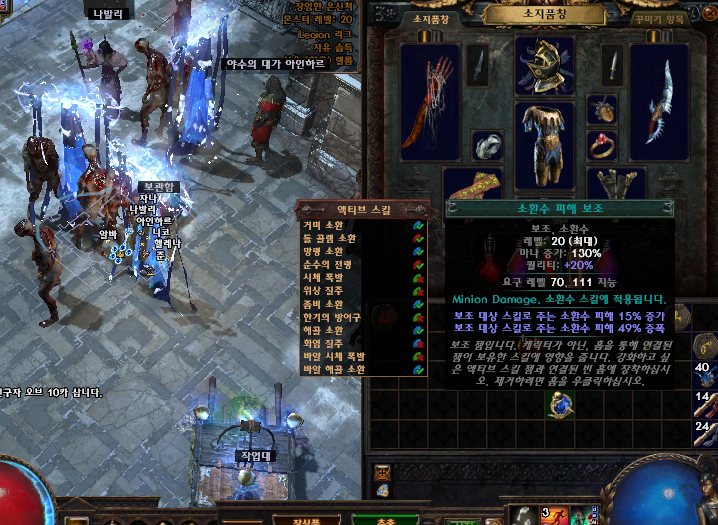Image resolution: width=718 pixels, height=525 pixels.
Task: Click 시체 폭발 in the skill list
Action: [x=330, y=278]
